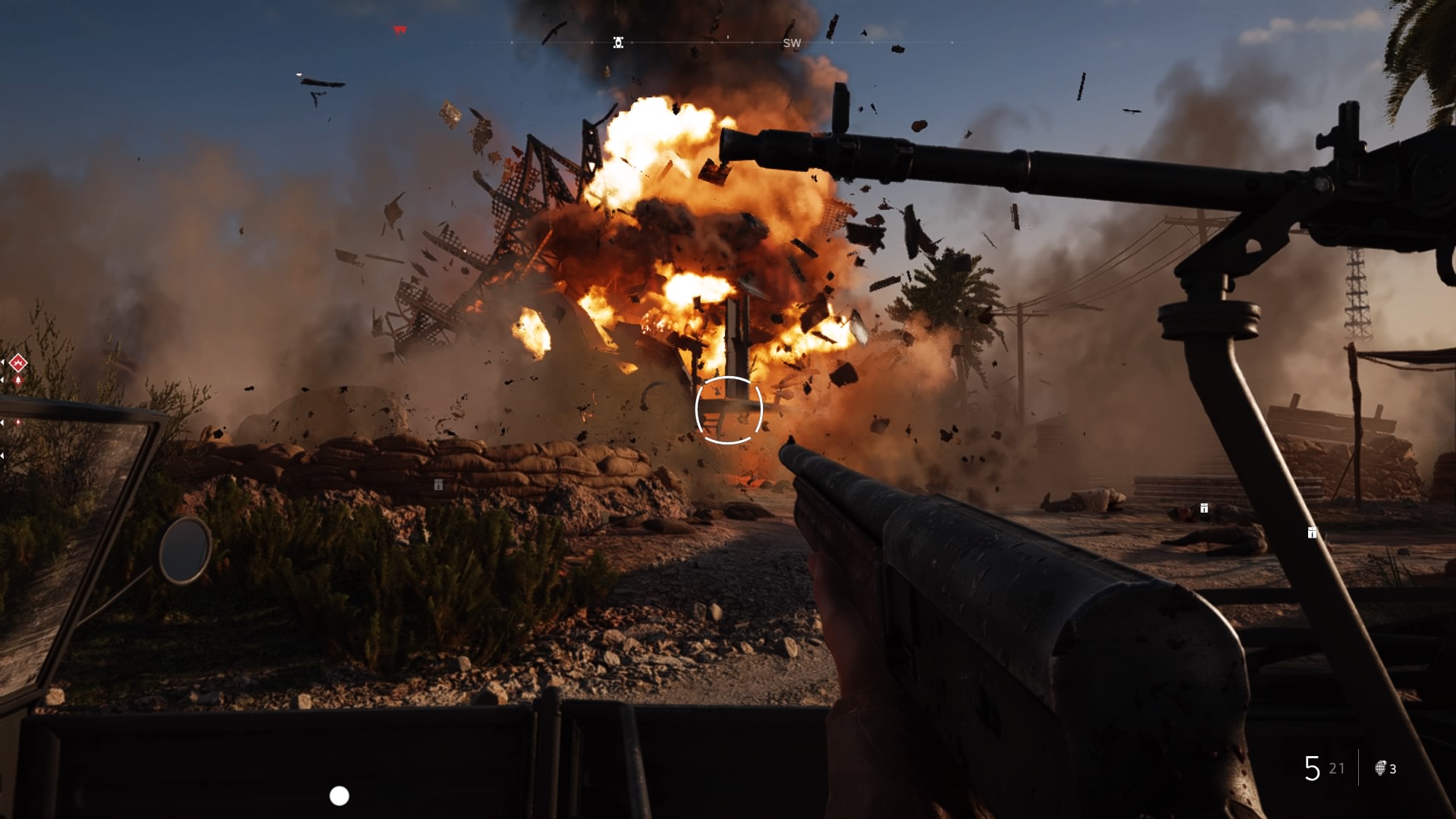Expand the top squad arrow on the left edge
1456x819 pixels.
point(3,362)
